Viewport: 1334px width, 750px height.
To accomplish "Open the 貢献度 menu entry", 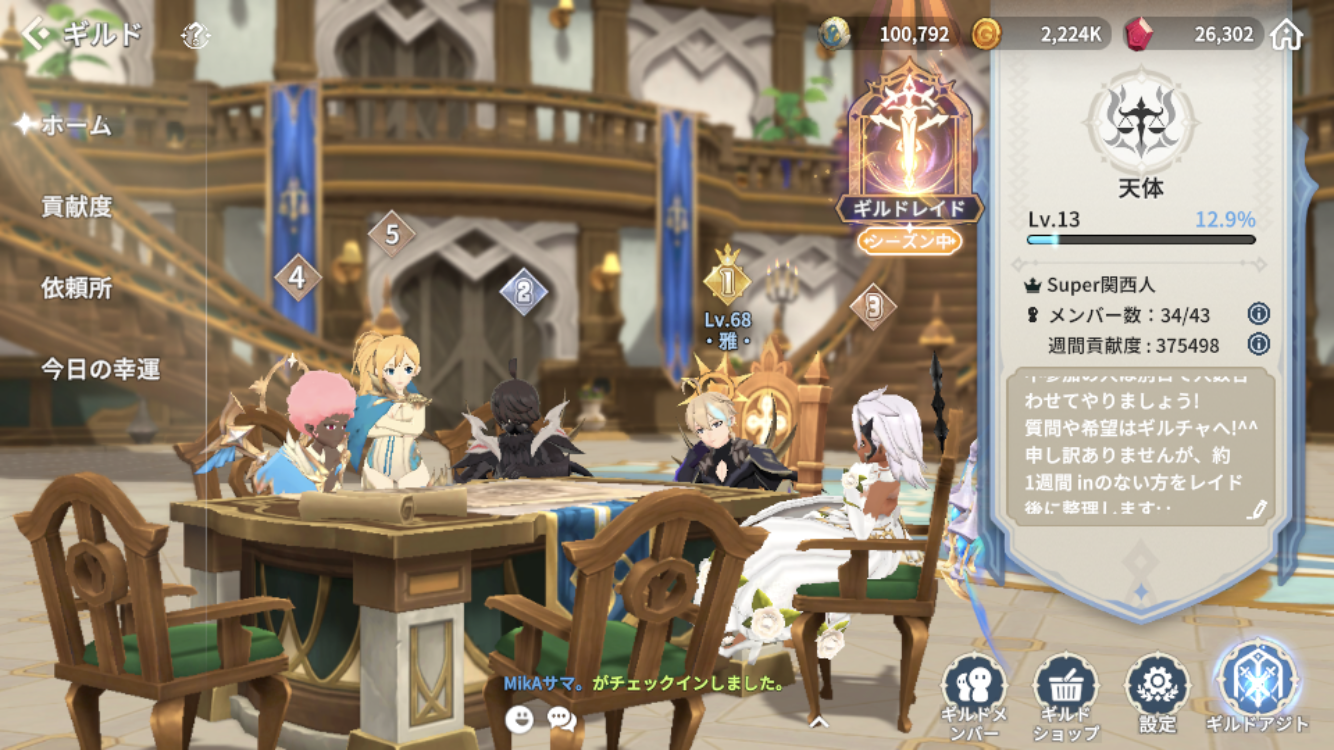I will point(77,207).
